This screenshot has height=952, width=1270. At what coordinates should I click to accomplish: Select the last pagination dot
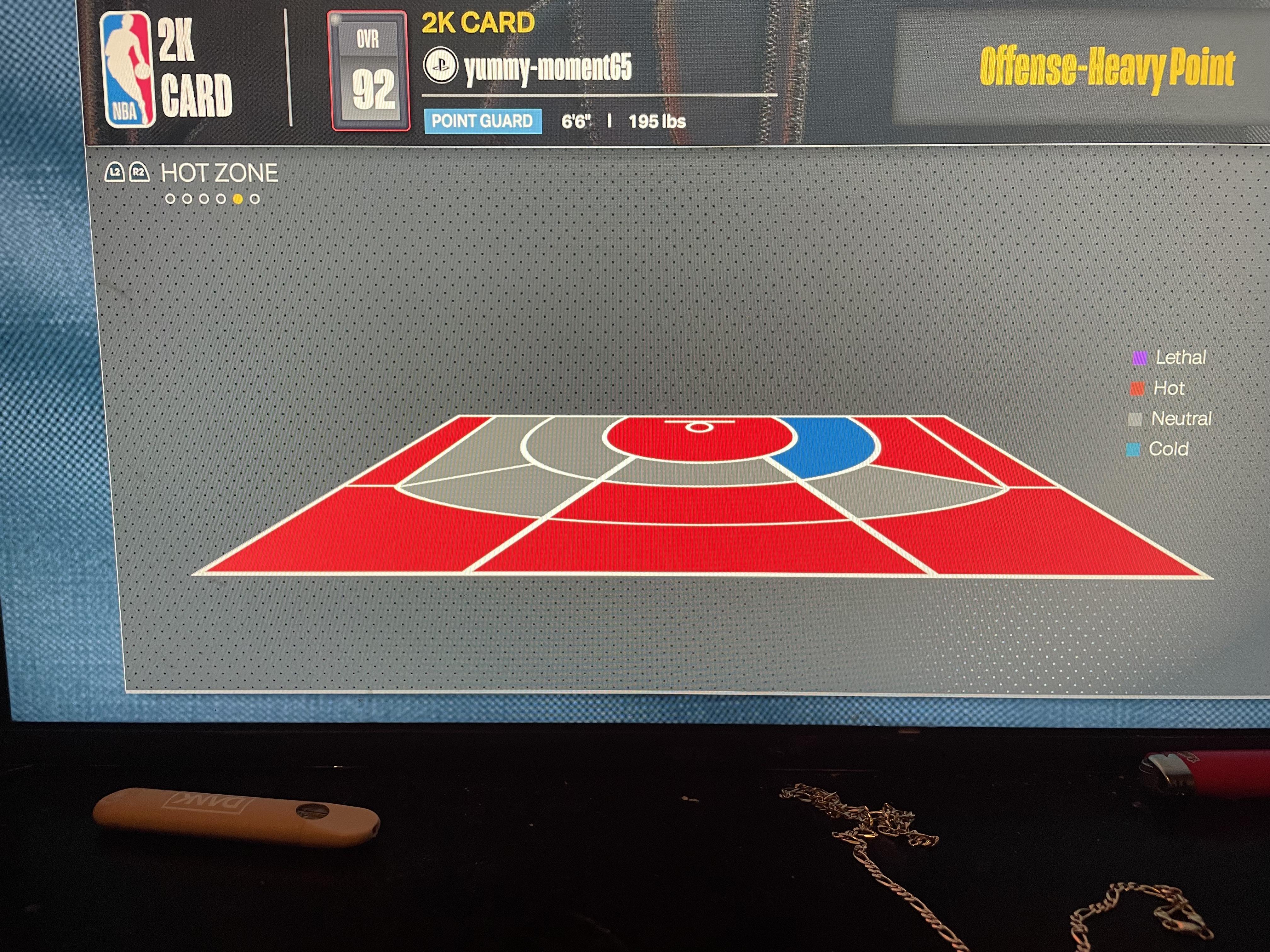[254, 199]
